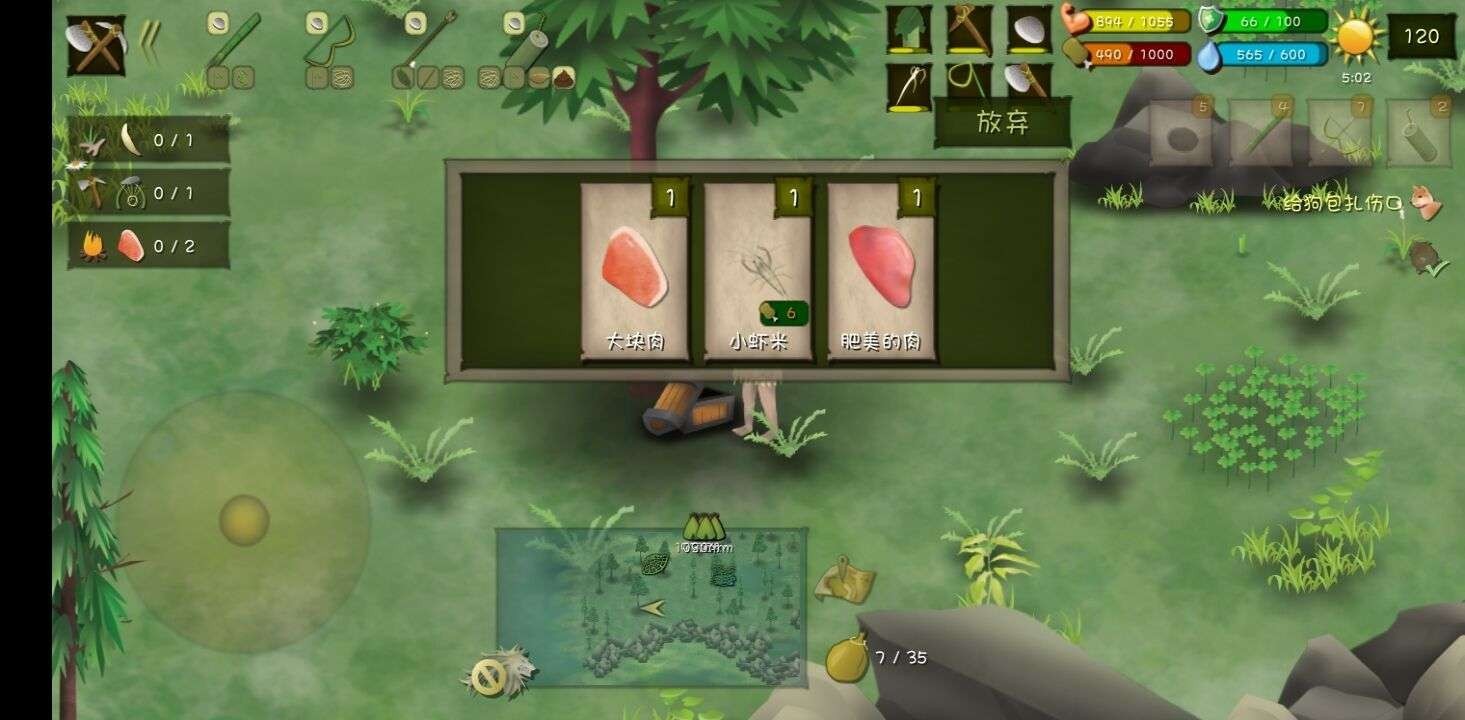This screenshot has height=720, width=1465.
Task: Select the campfire meat objective row
Action: pos(148,246)
